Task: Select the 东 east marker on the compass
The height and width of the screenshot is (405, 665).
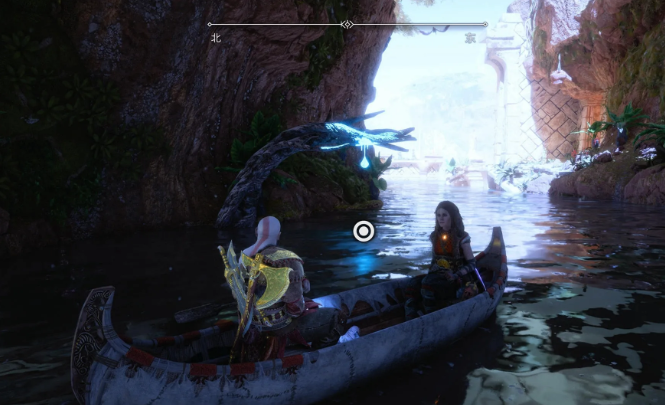Action: click(470, 38)
